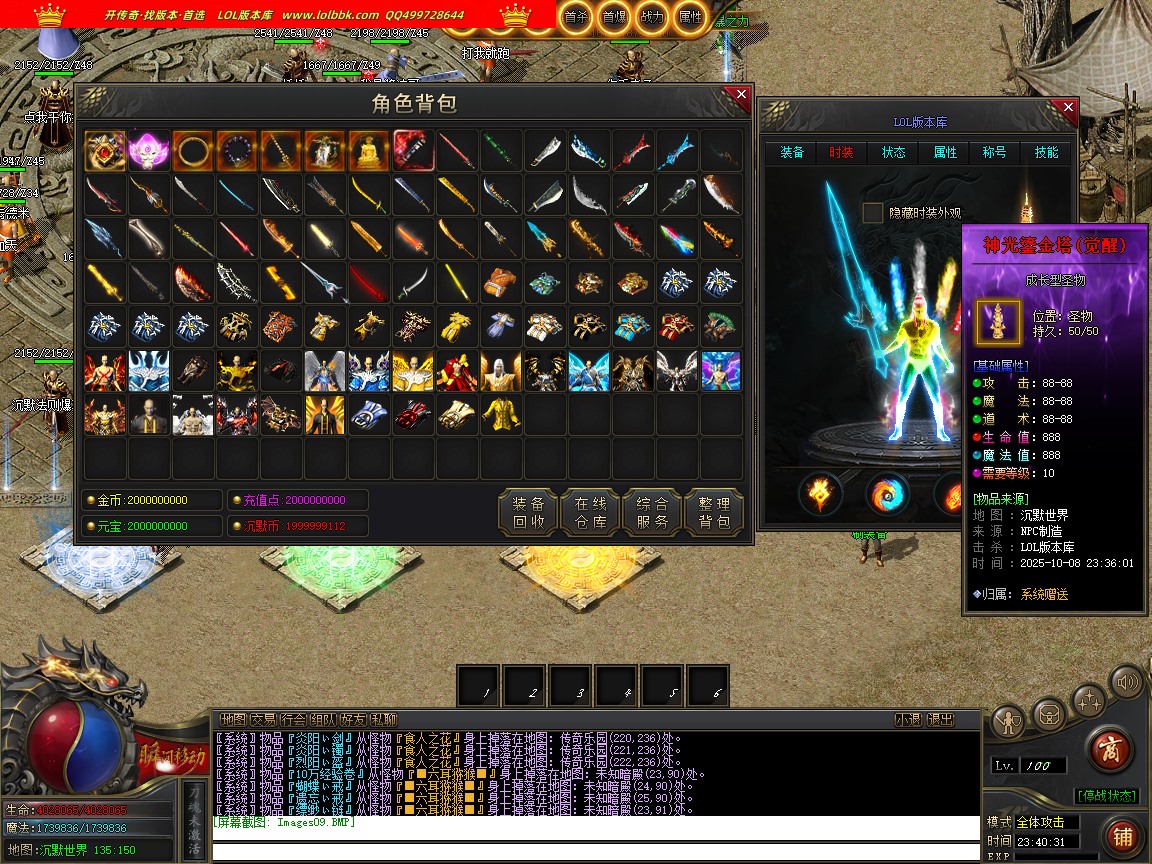Open the 地图 map chat button
The image size is (1152, 864).
click(233, 719)
